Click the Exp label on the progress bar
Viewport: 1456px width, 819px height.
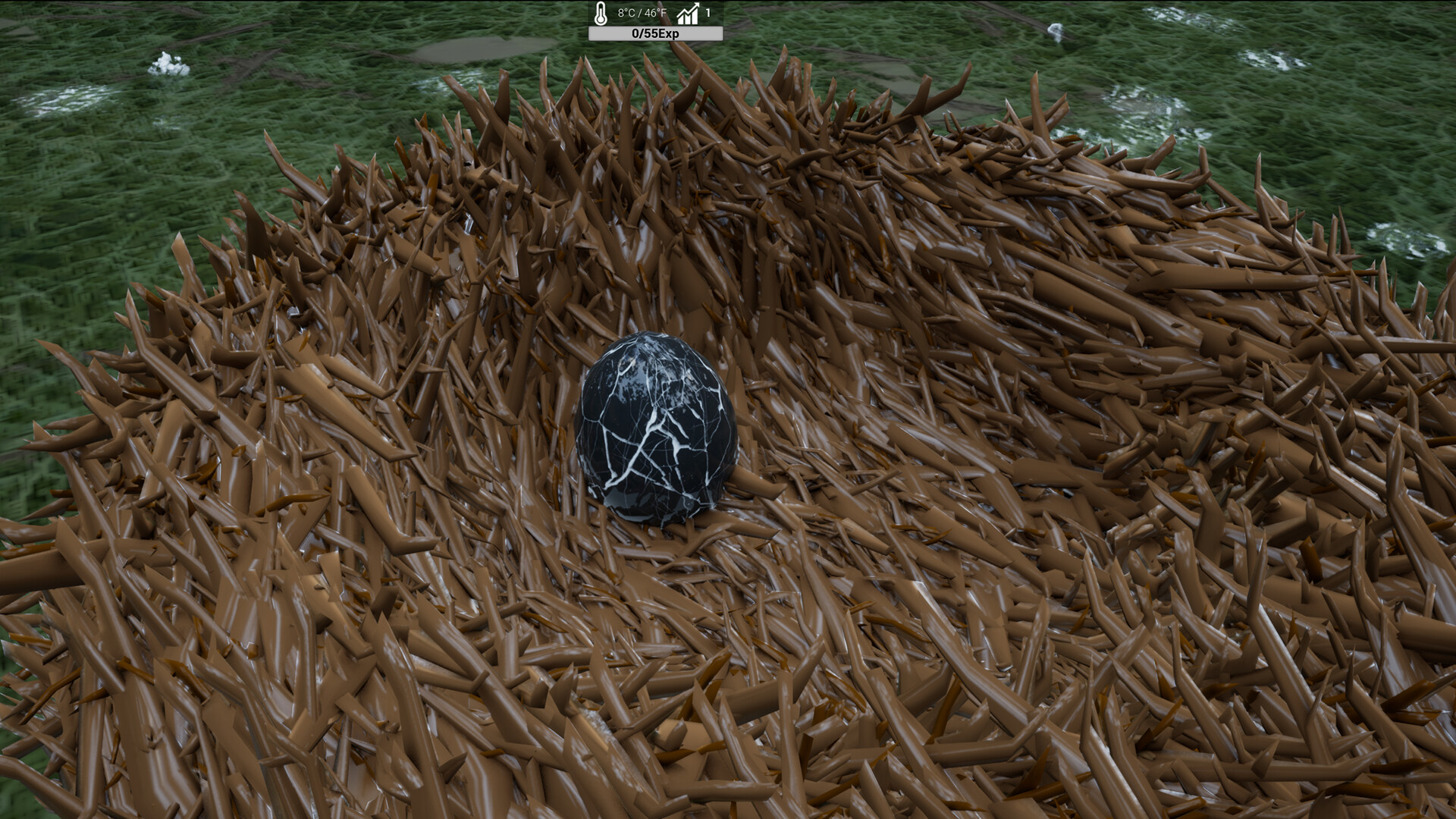[670, 34]
